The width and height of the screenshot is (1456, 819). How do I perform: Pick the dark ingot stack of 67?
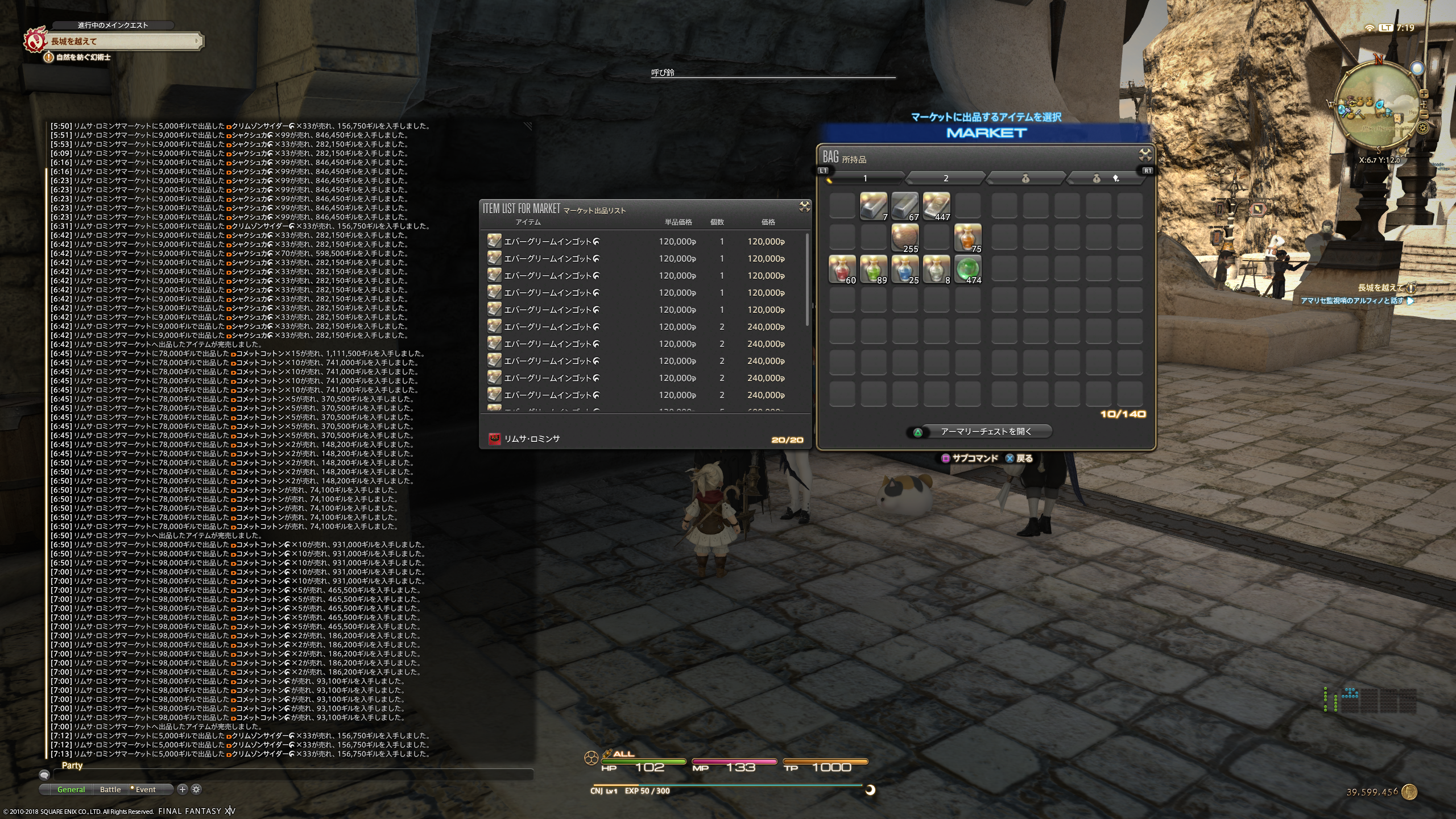(x=905, y=206)
